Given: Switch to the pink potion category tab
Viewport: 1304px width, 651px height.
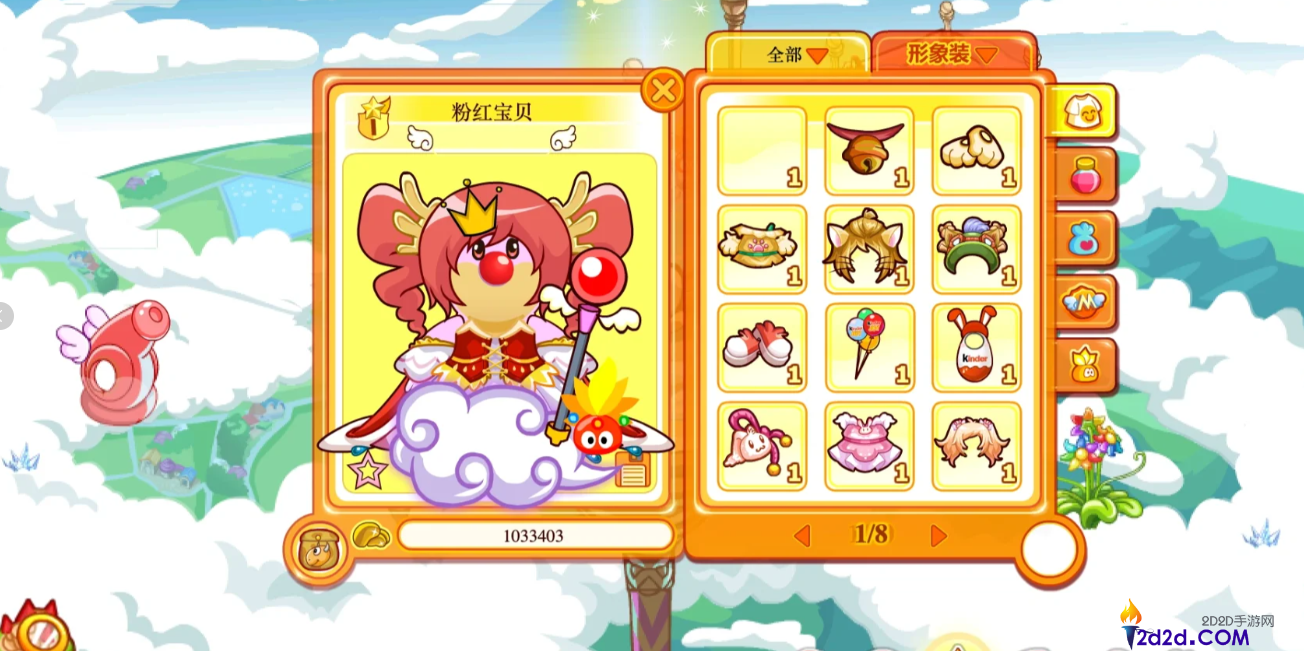Looking at the screenshot, I should 1084,176.
